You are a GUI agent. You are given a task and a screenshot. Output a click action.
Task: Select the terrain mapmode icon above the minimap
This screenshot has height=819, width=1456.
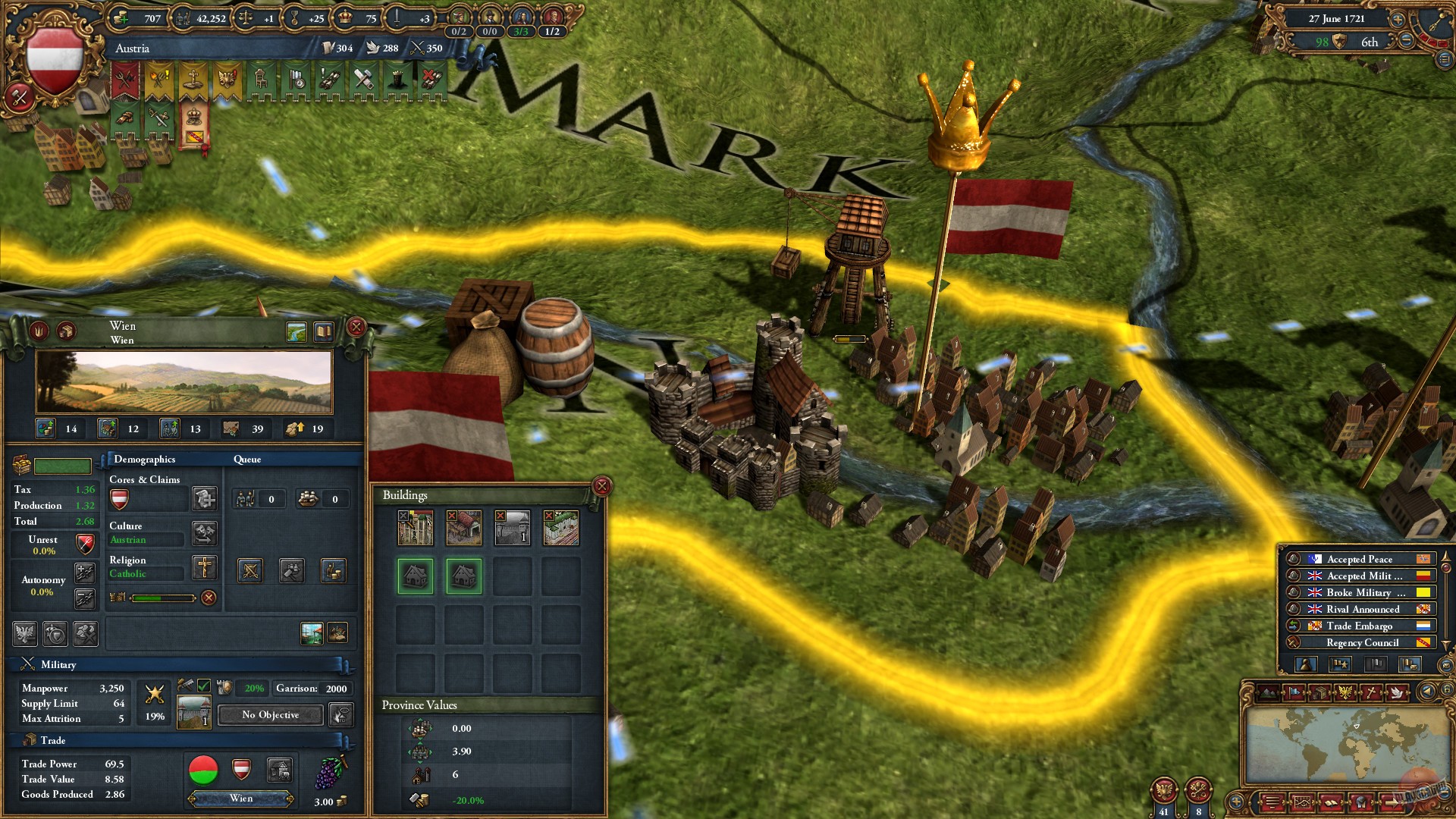point(1267,692)
